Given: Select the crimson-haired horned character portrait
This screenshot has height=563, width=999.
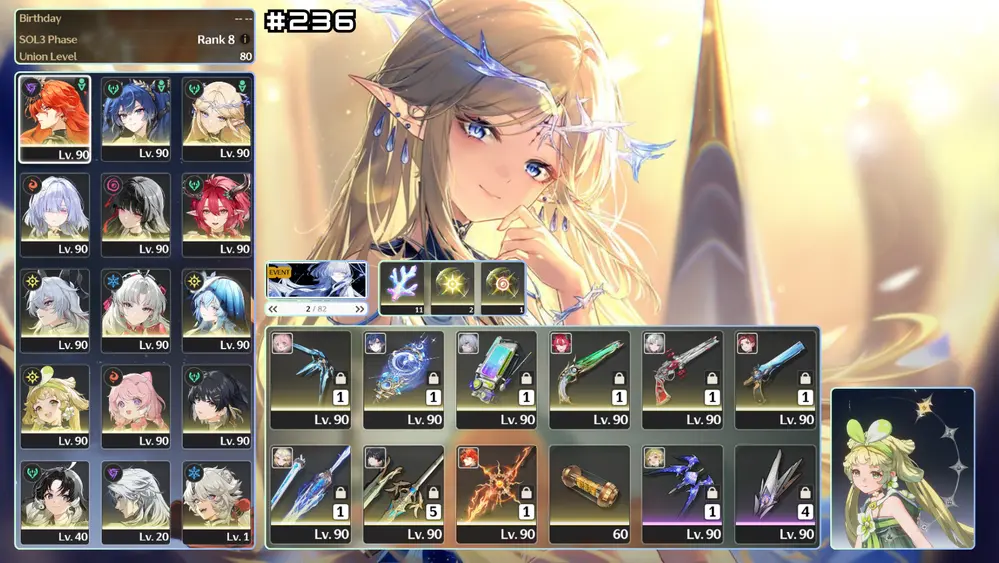Looking at the screenshot, I should coord(216,213).
